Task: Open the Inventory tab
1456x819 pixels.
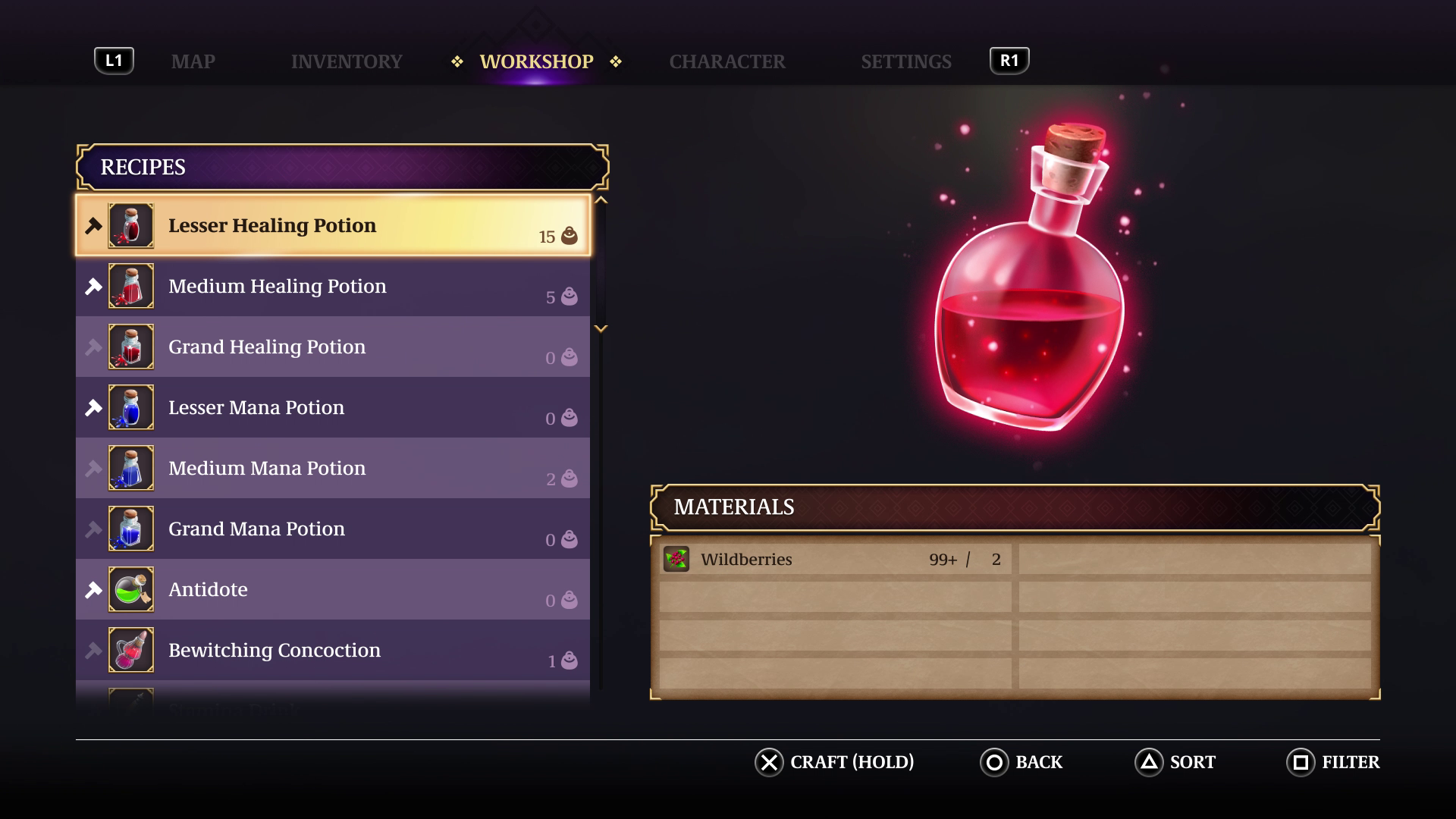Action: point(347,61)
